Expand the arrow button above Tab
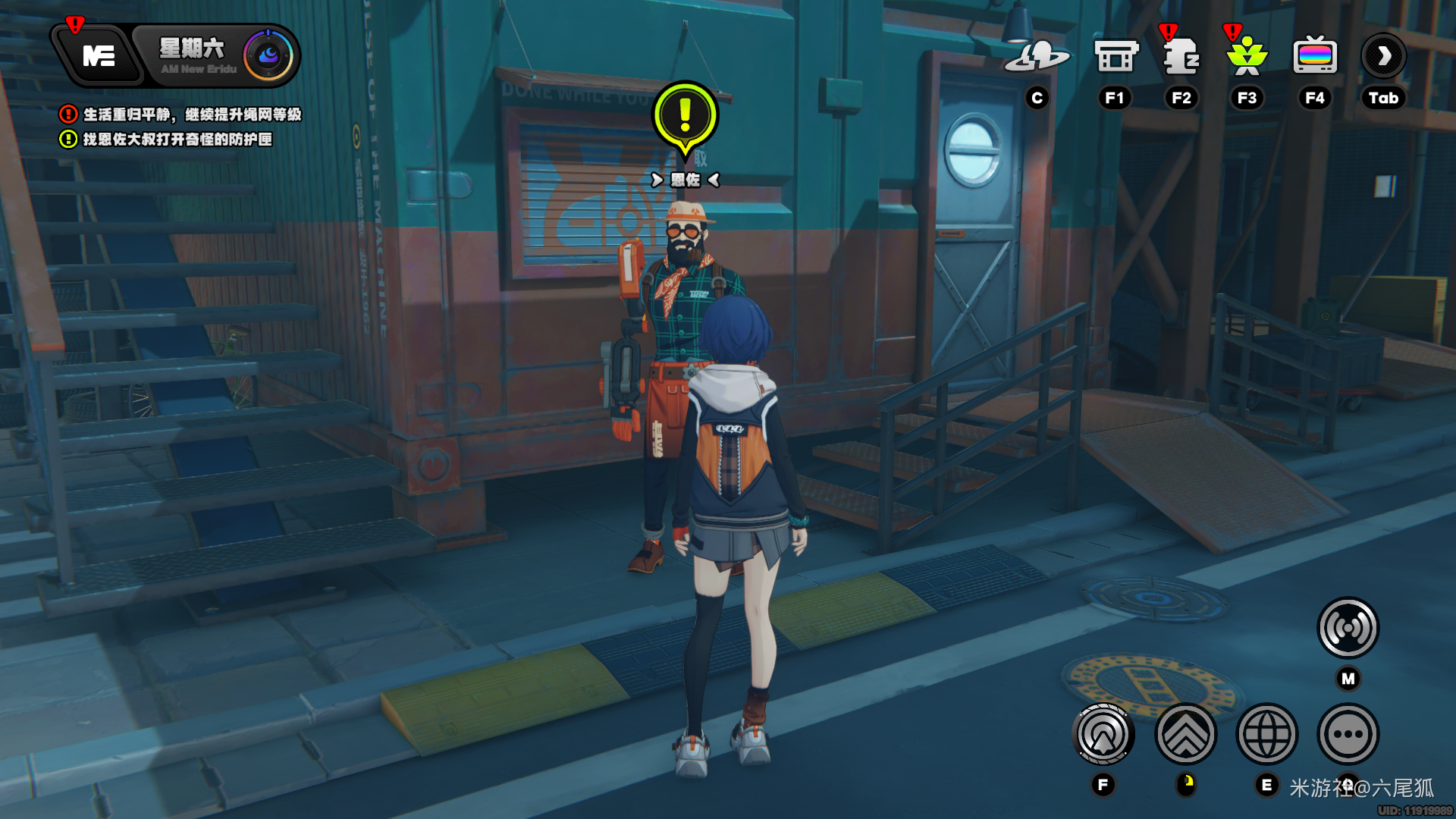The height and width of the screenshot is (819, 1456). [1384, 56]
